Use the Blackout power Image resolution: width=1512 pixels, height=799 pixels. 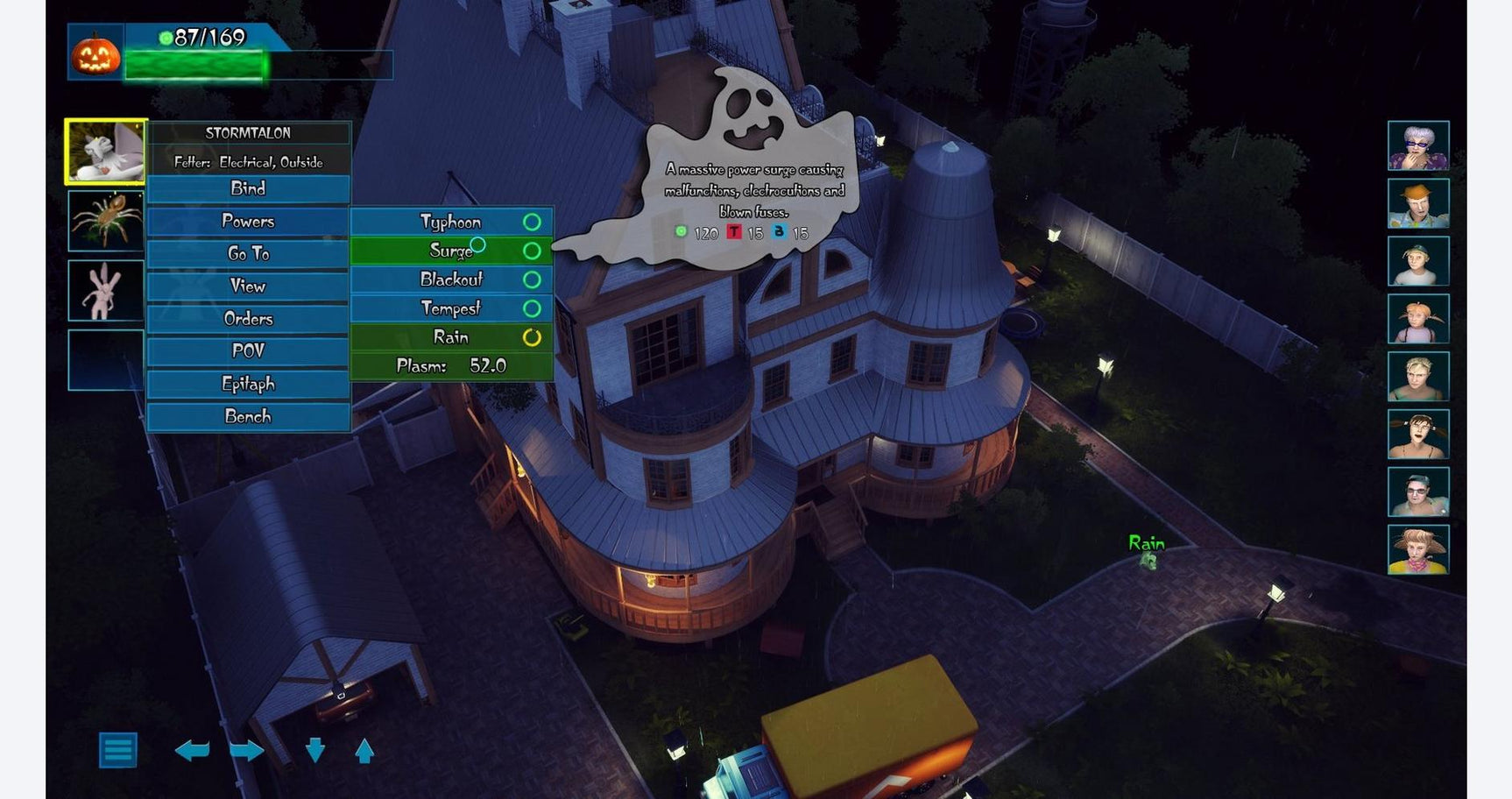451,279
